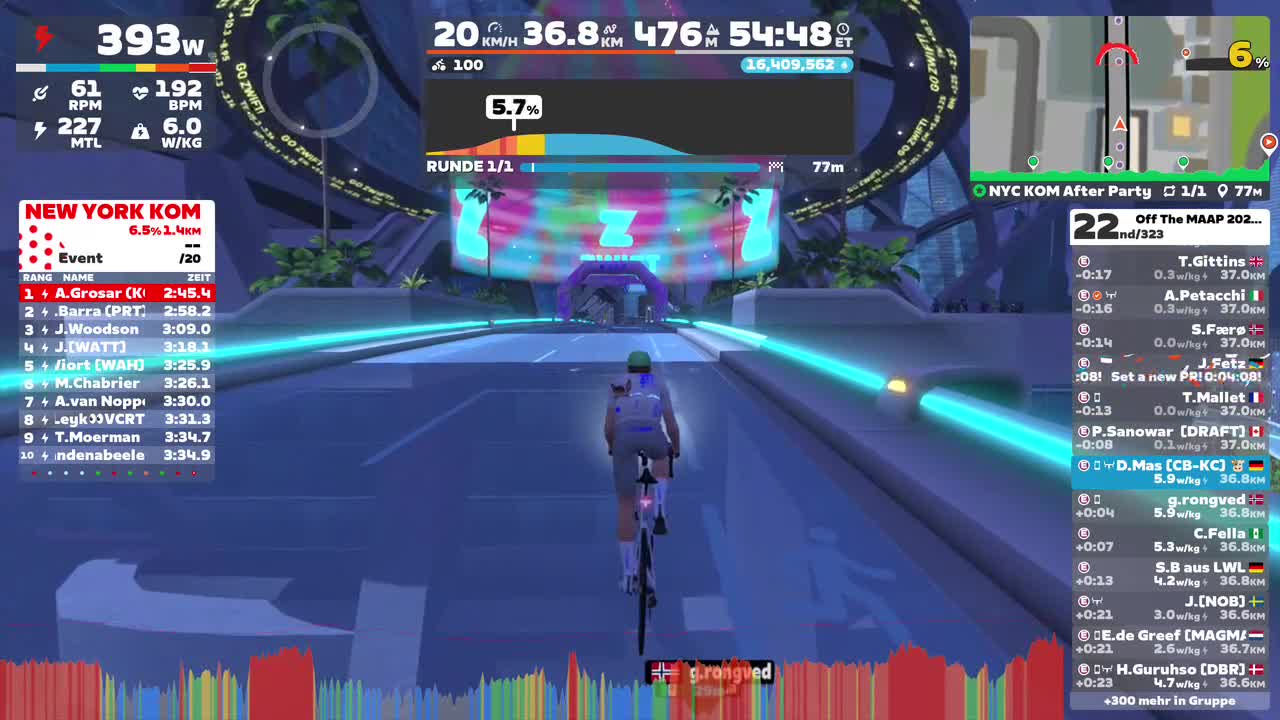Click the weight W/KG icon
This screenshot has height=720, width=1280.
click(140, 130)
